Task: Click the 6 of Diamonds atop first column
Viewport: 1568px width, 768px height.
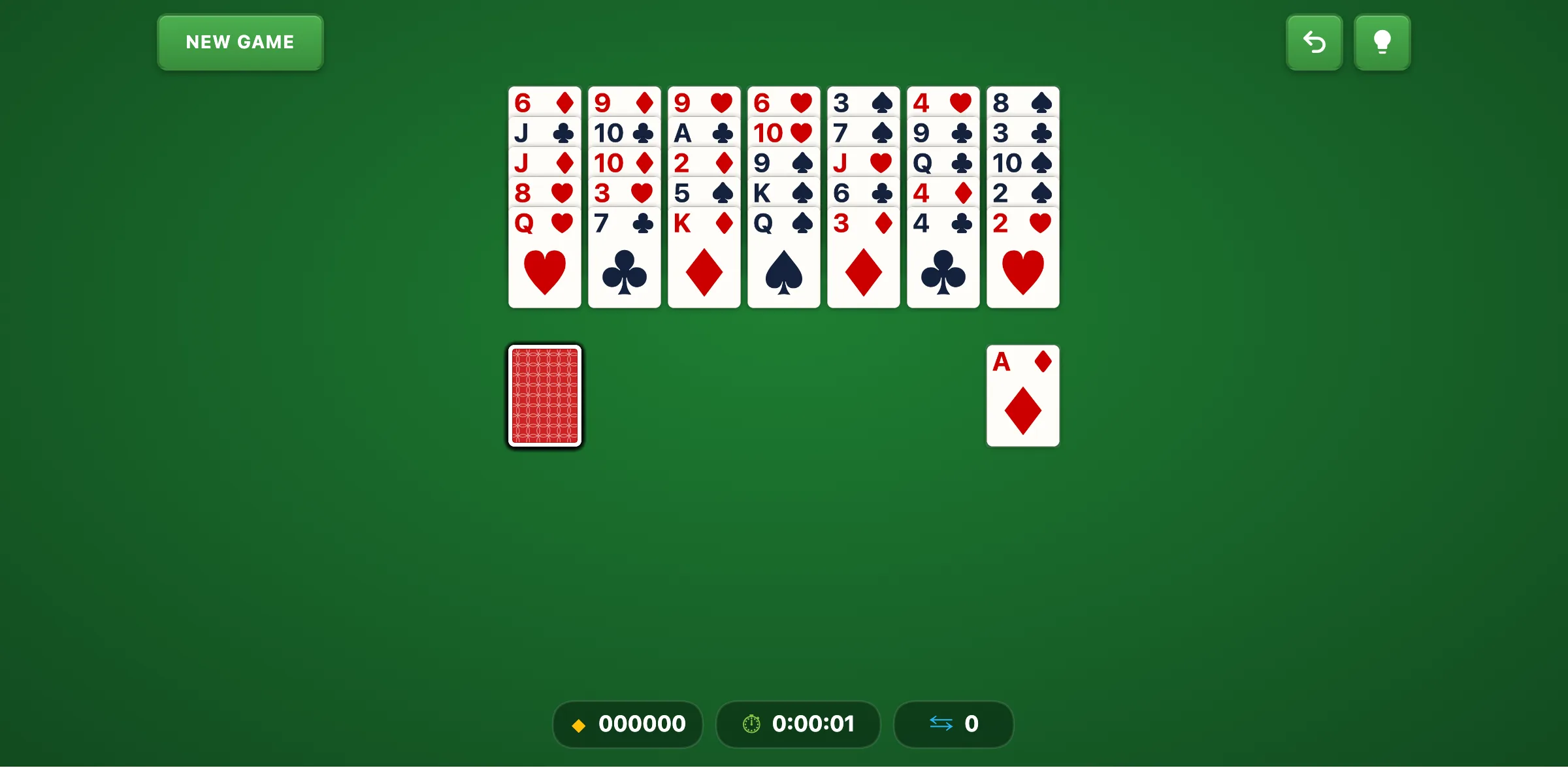Action: [x=544, y=103]
